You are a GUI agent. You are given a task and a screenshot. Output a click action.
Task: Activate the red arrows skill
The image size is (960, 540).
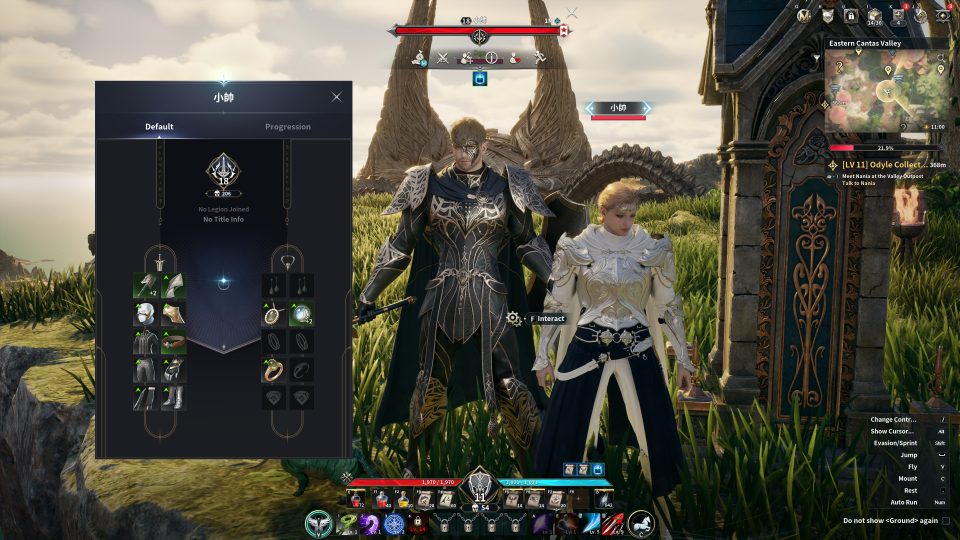pyautogui.click(x=615, y=523)
